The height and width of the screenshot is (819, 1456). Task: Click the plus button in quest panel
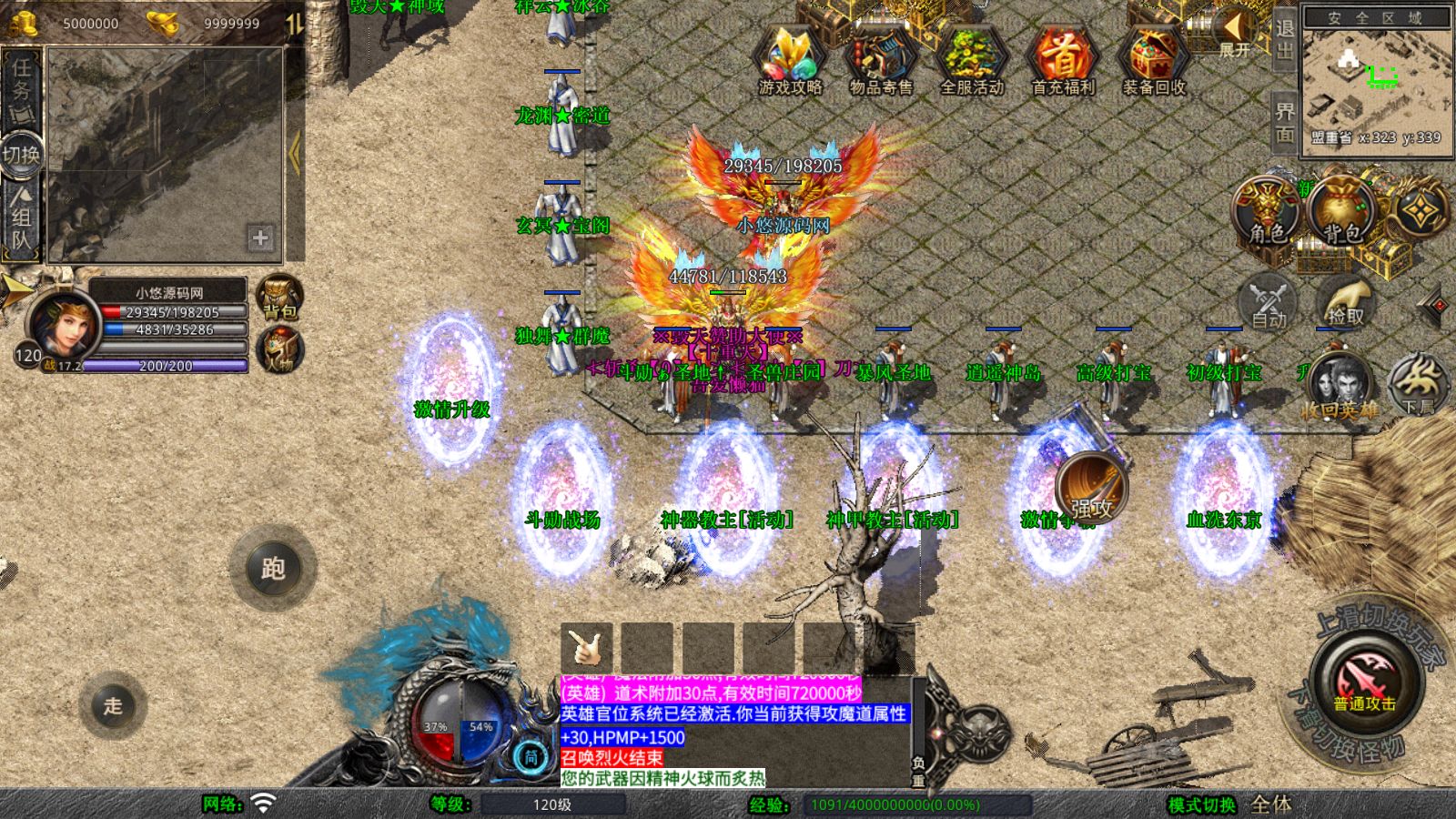tap(260, 238)
